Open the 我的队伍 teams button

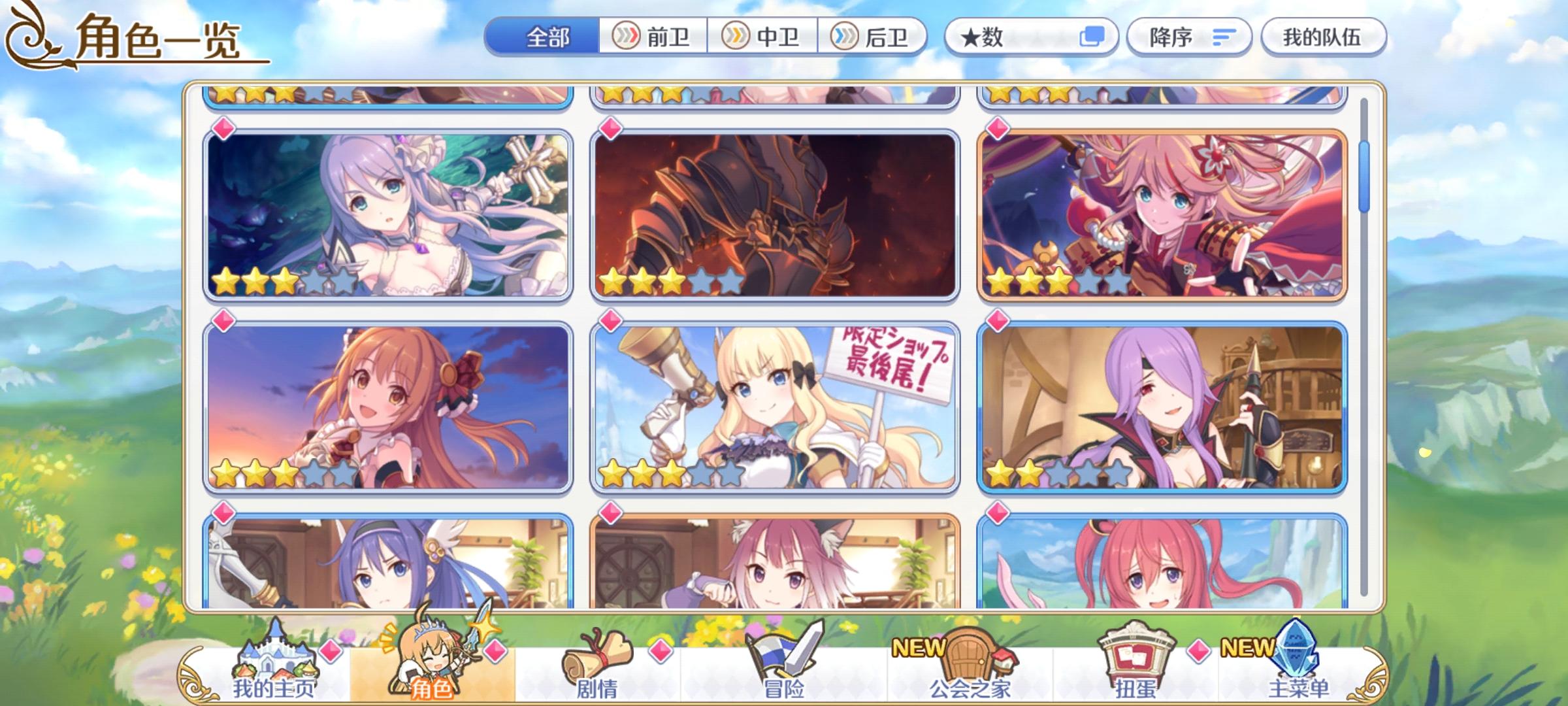1323,37
